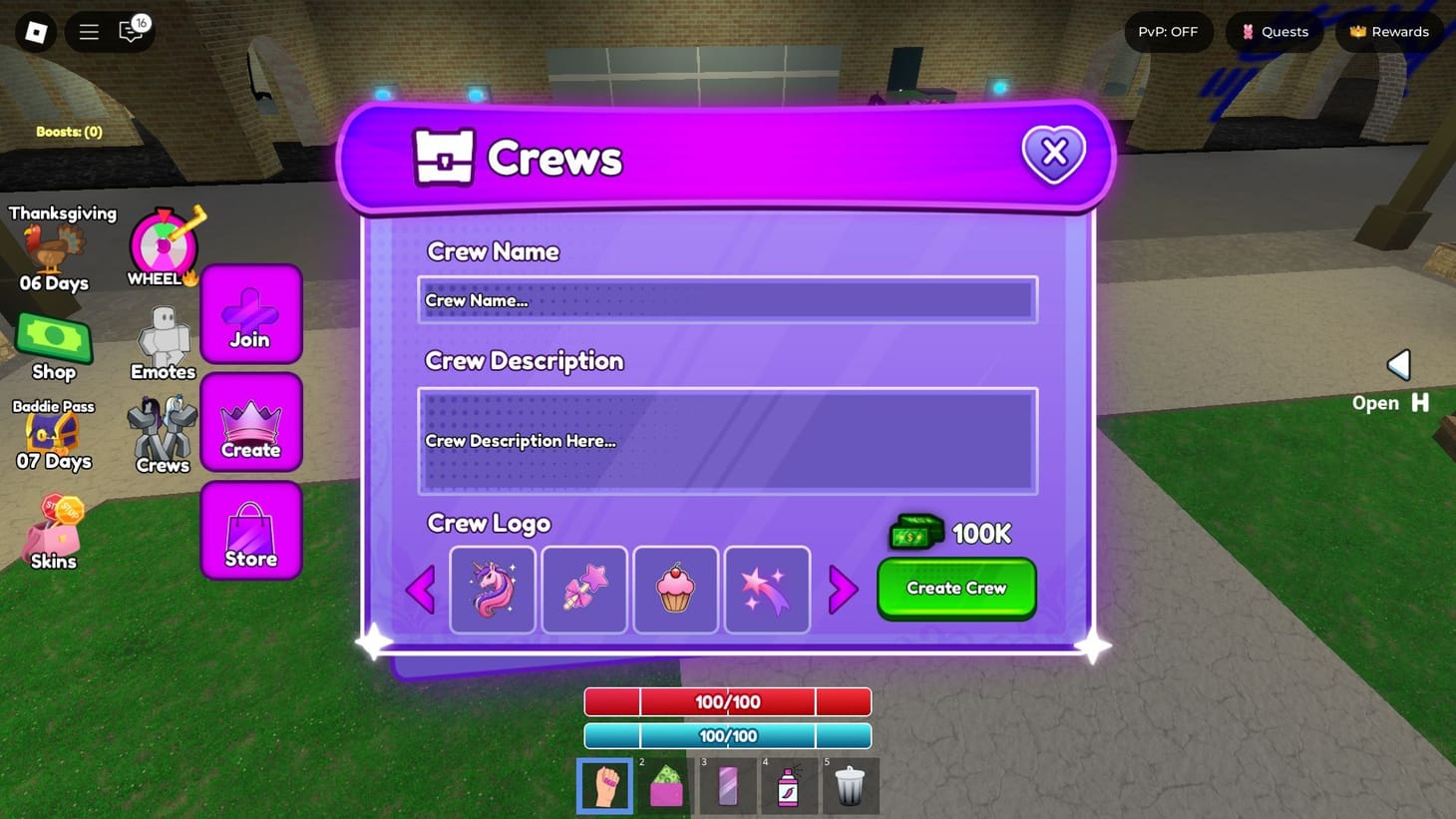Expand chat notifications bubble
The height and width of the screenshot is (819, 1456).
coord(131,31)
